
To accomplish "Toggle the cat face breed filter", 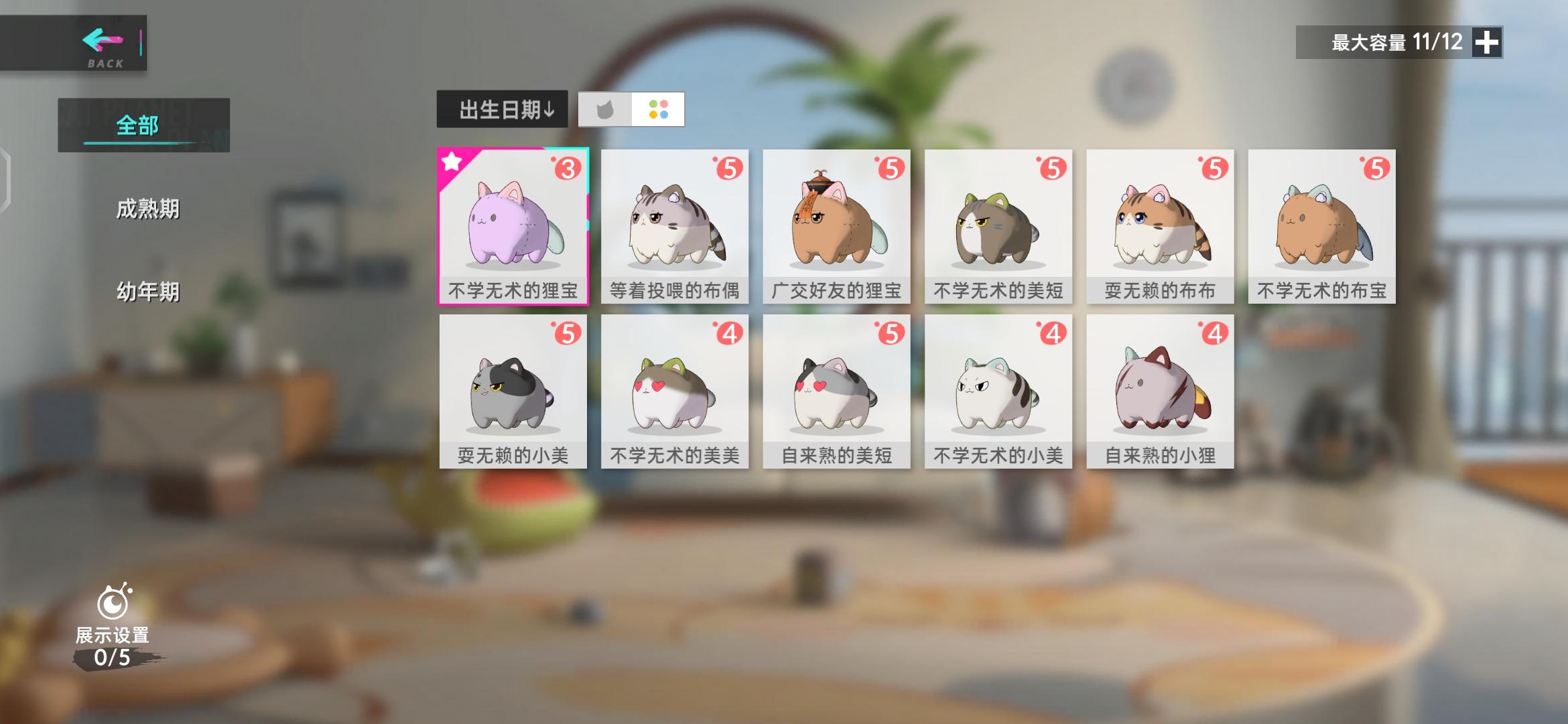I will [x=604, y=111].
